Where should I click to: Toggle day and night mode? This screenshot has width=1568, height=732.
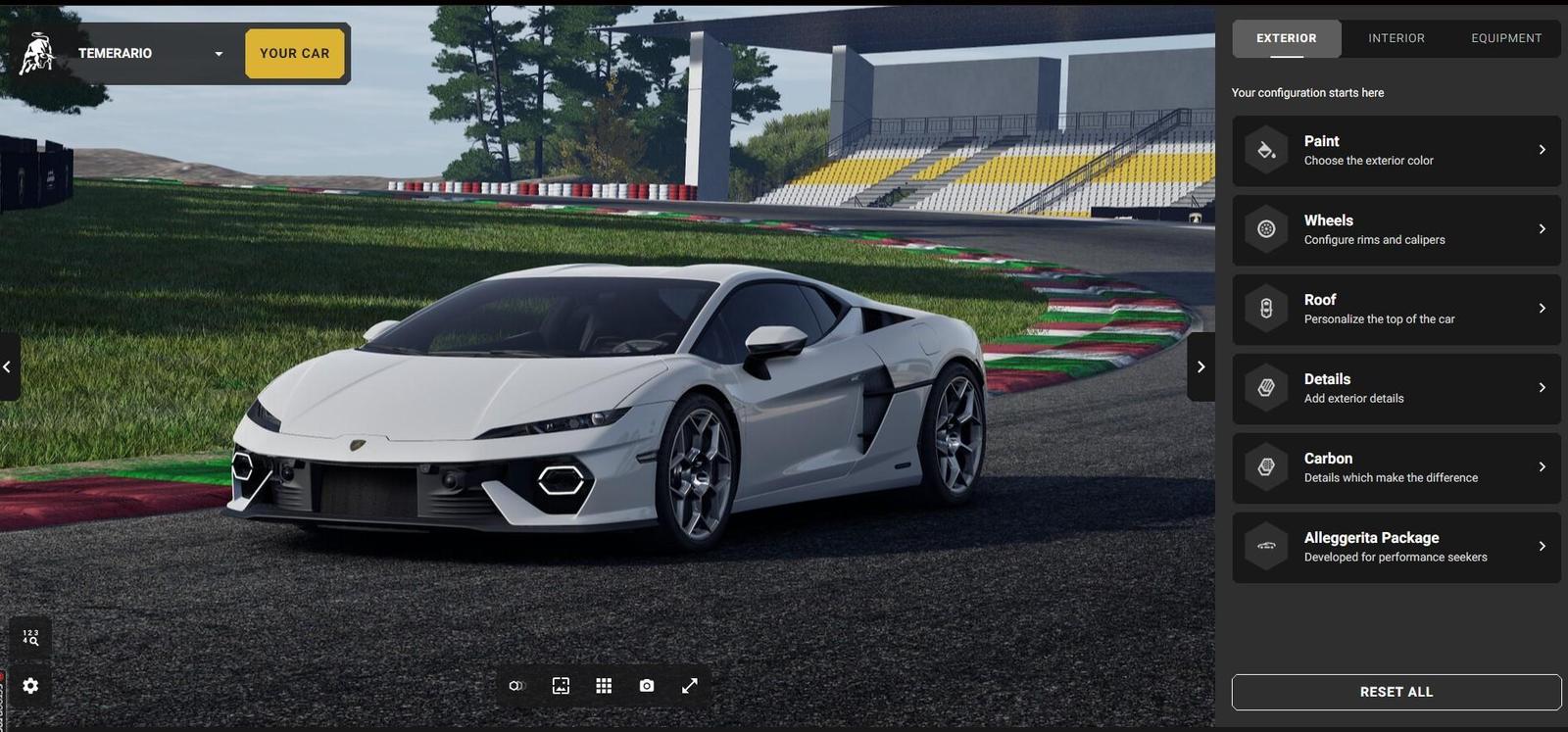515,683
